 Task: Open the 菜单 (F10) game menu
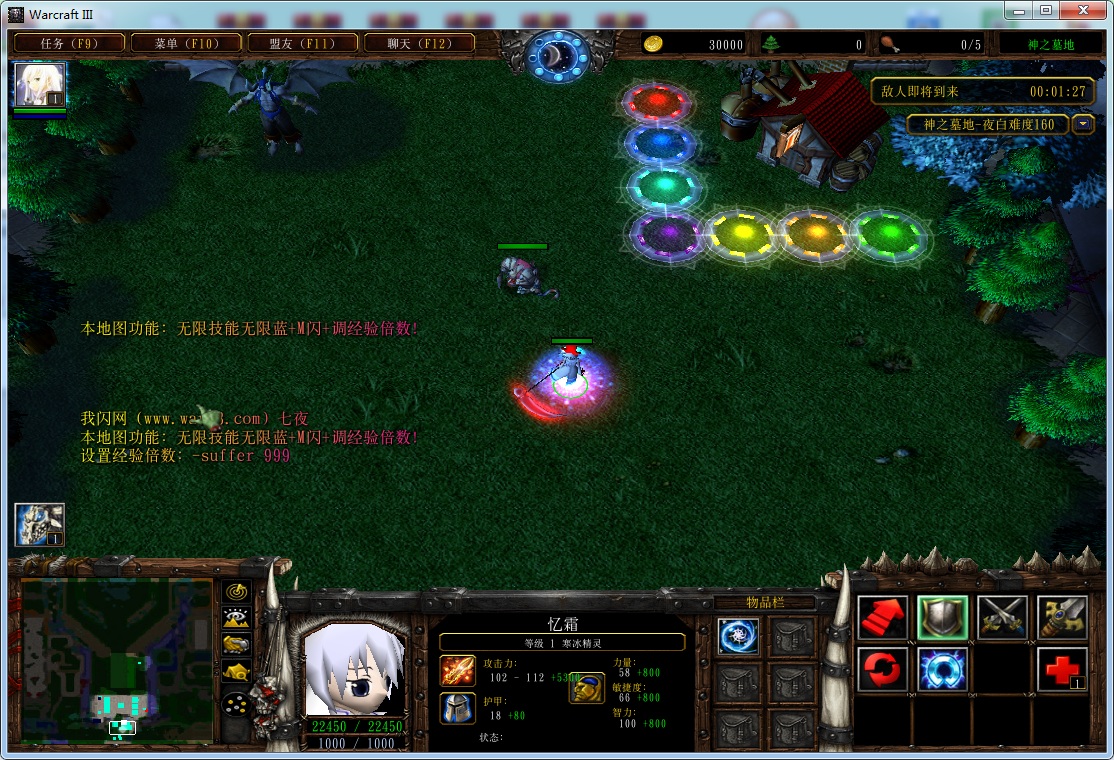coord(186,43)
